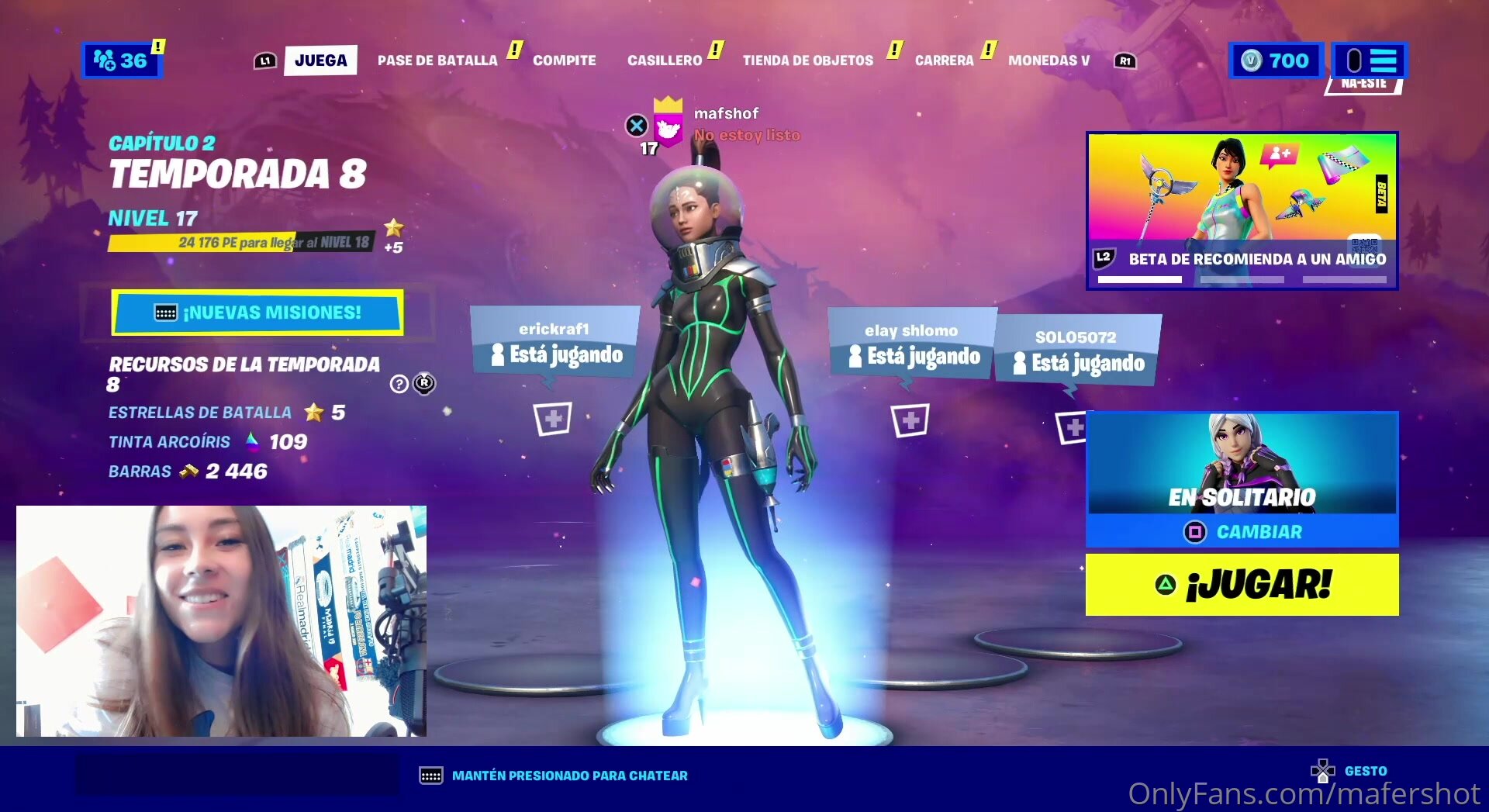
Task: Show season resources help question mark
Action: [399, 384]
